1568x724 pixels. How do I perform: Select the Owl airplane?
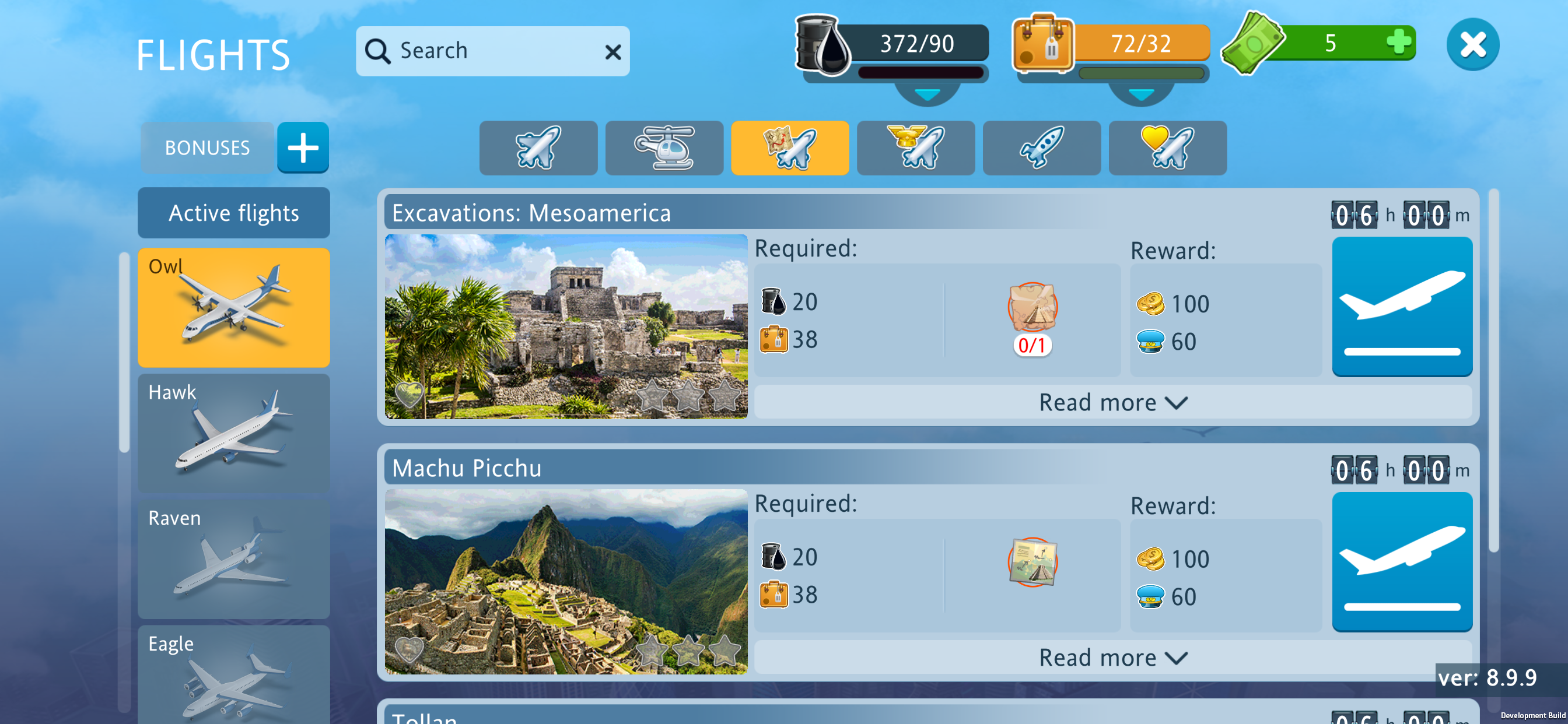click(x=234, y=307)
